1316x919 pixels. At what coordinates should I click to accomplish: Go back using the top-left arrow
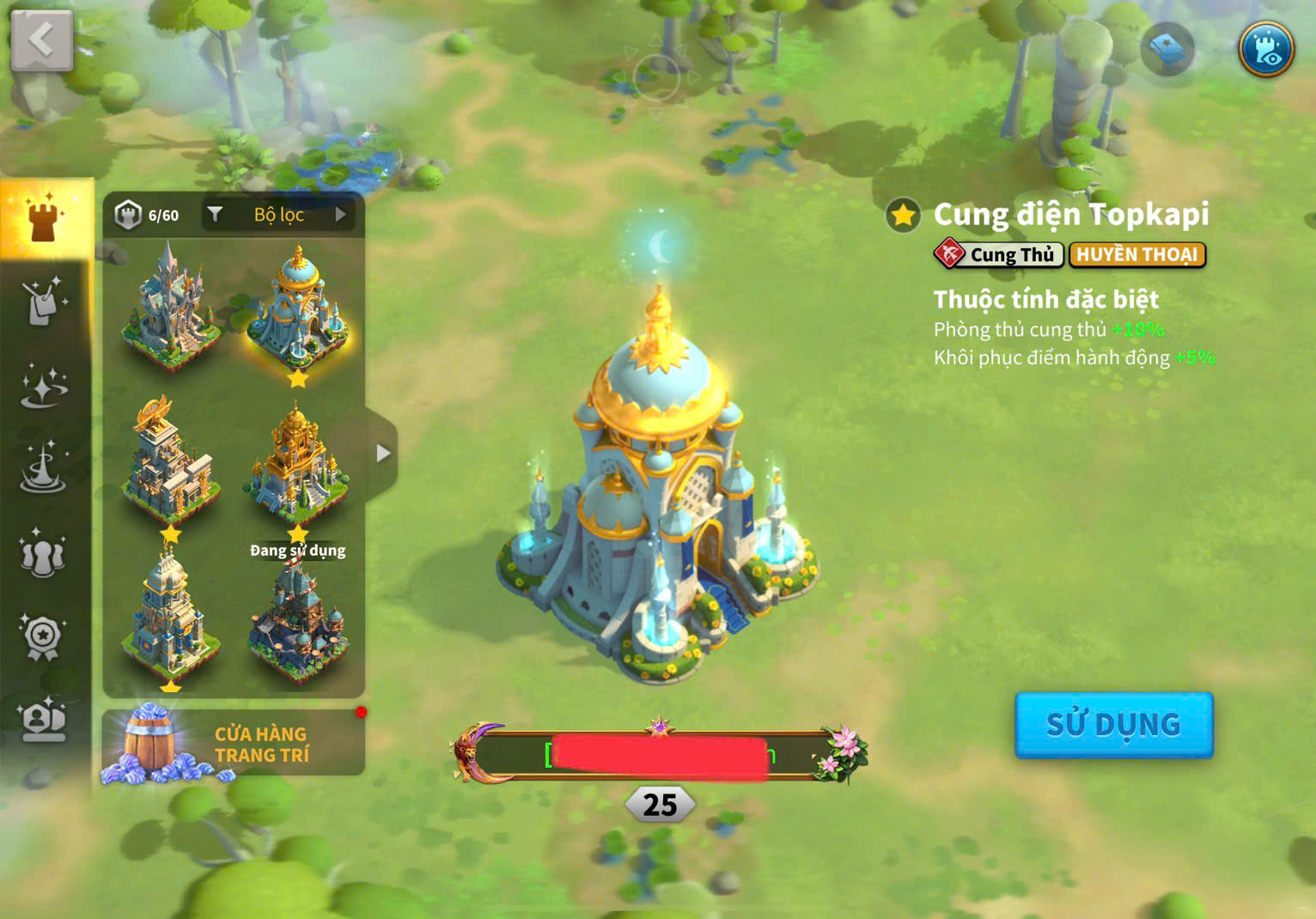[41, 40]
